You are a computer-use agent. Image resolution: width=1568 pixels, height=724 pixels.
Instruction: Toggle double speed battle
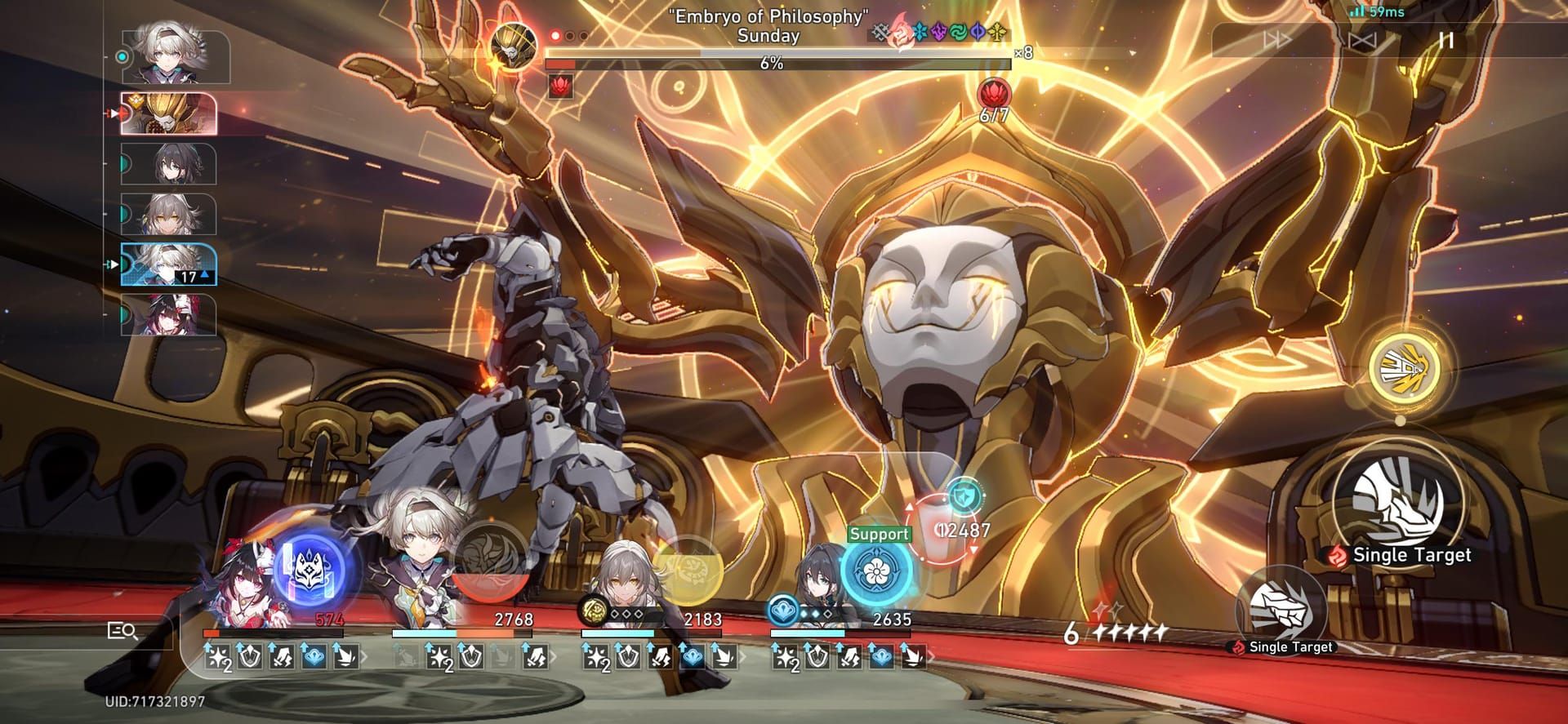point(1276,40)
